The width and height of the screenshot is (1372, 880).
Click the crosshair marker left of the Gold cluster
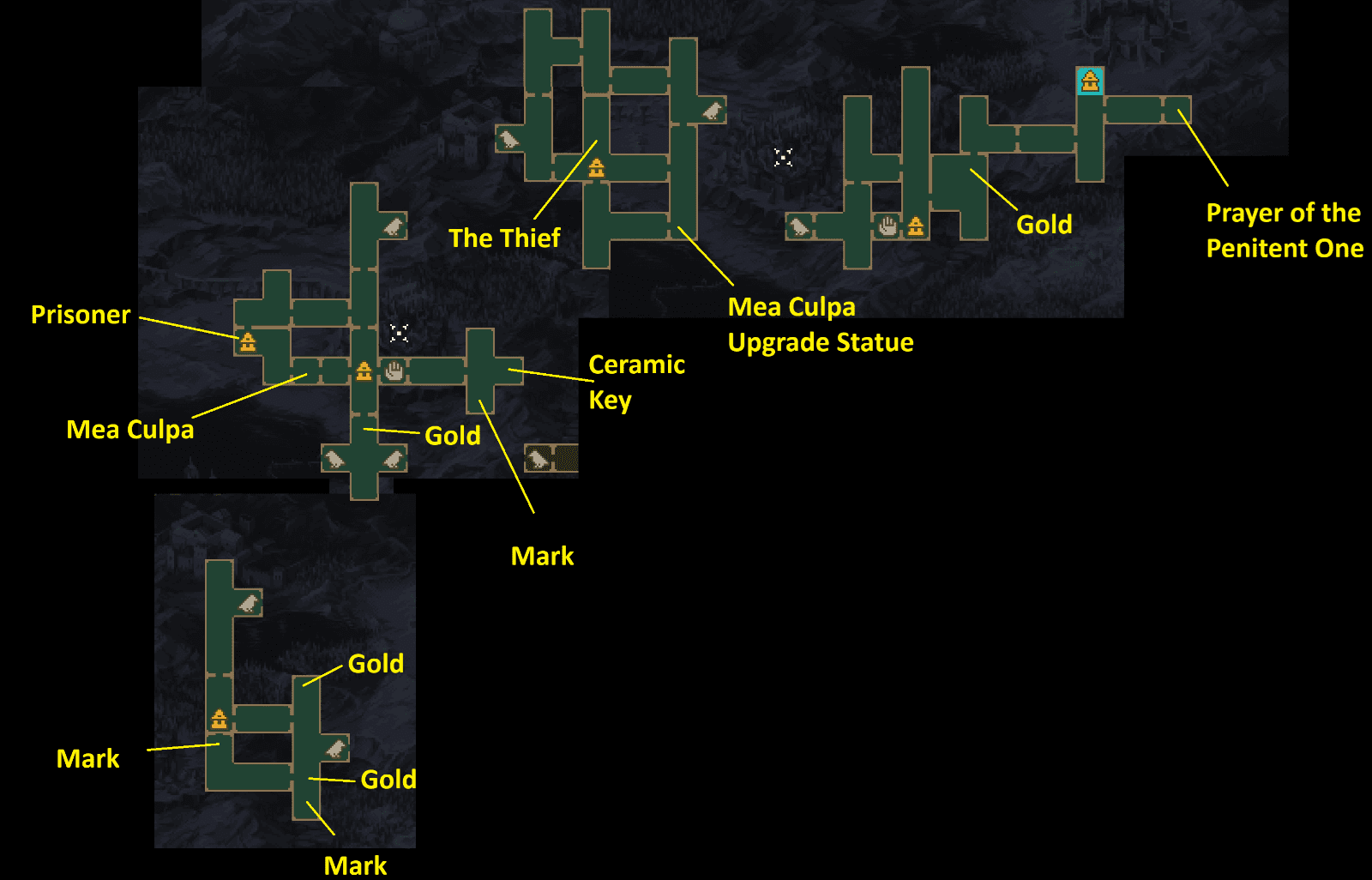pos(781,158)
